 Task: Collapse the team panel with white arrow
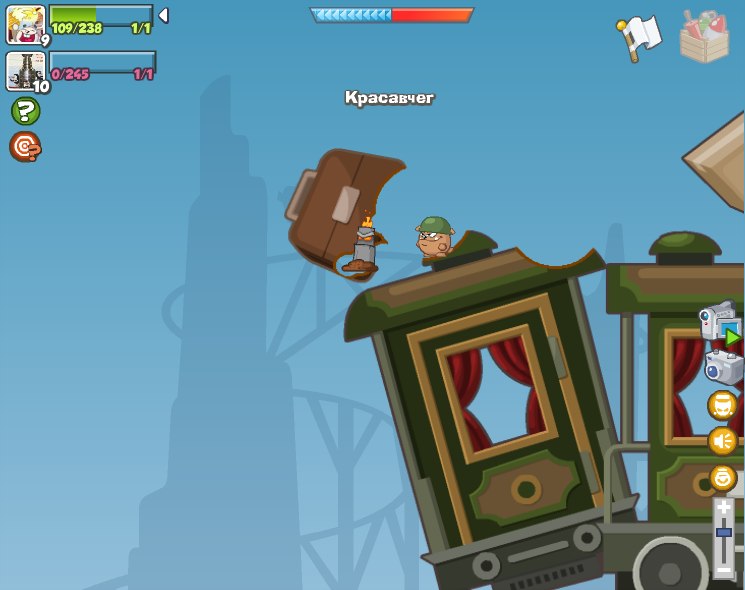(163, 15)
